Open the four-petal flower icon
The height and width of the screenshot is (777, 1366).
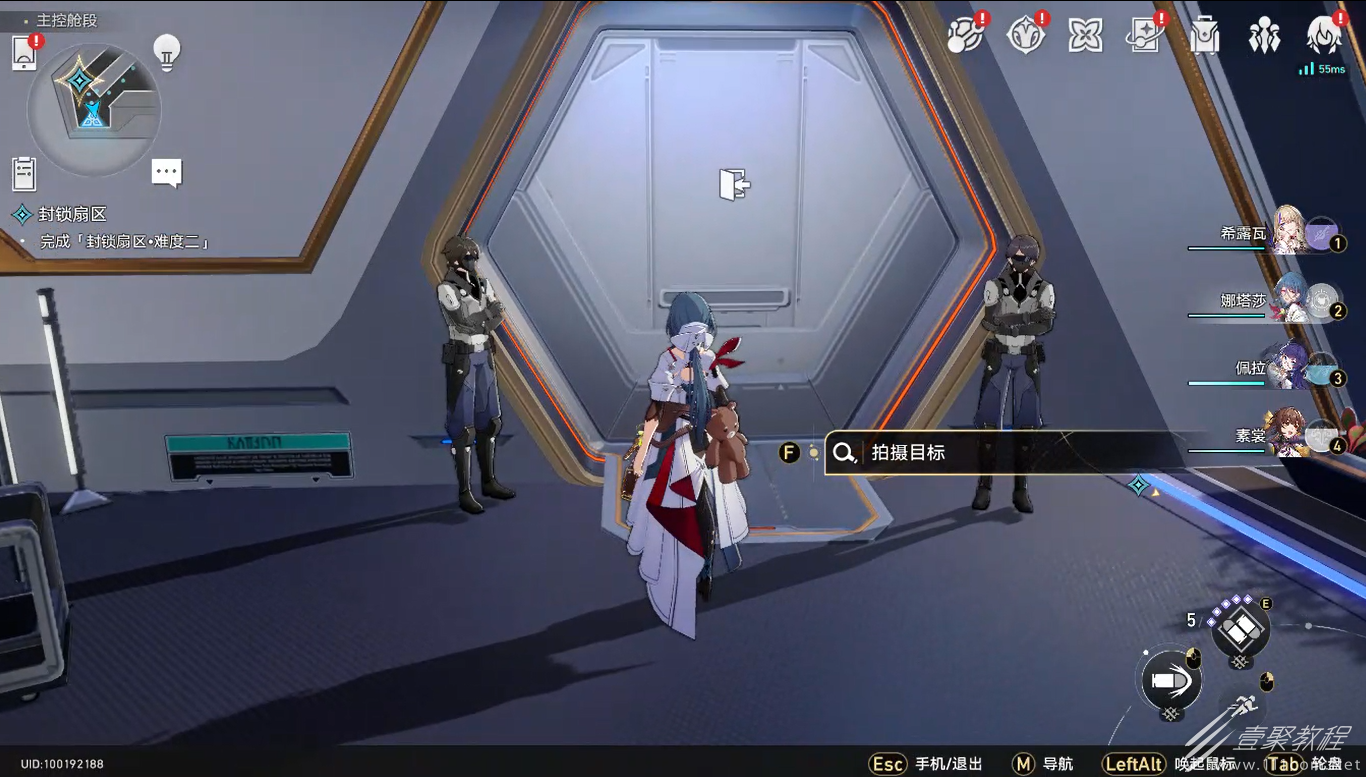1085,36
